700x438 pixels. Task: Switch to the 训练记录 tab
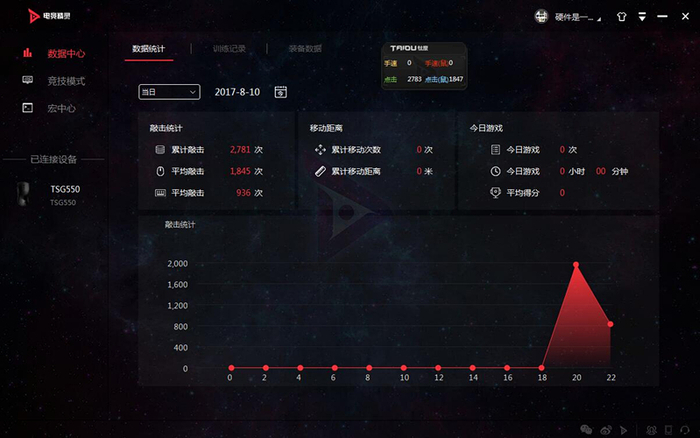coord(229,48)
